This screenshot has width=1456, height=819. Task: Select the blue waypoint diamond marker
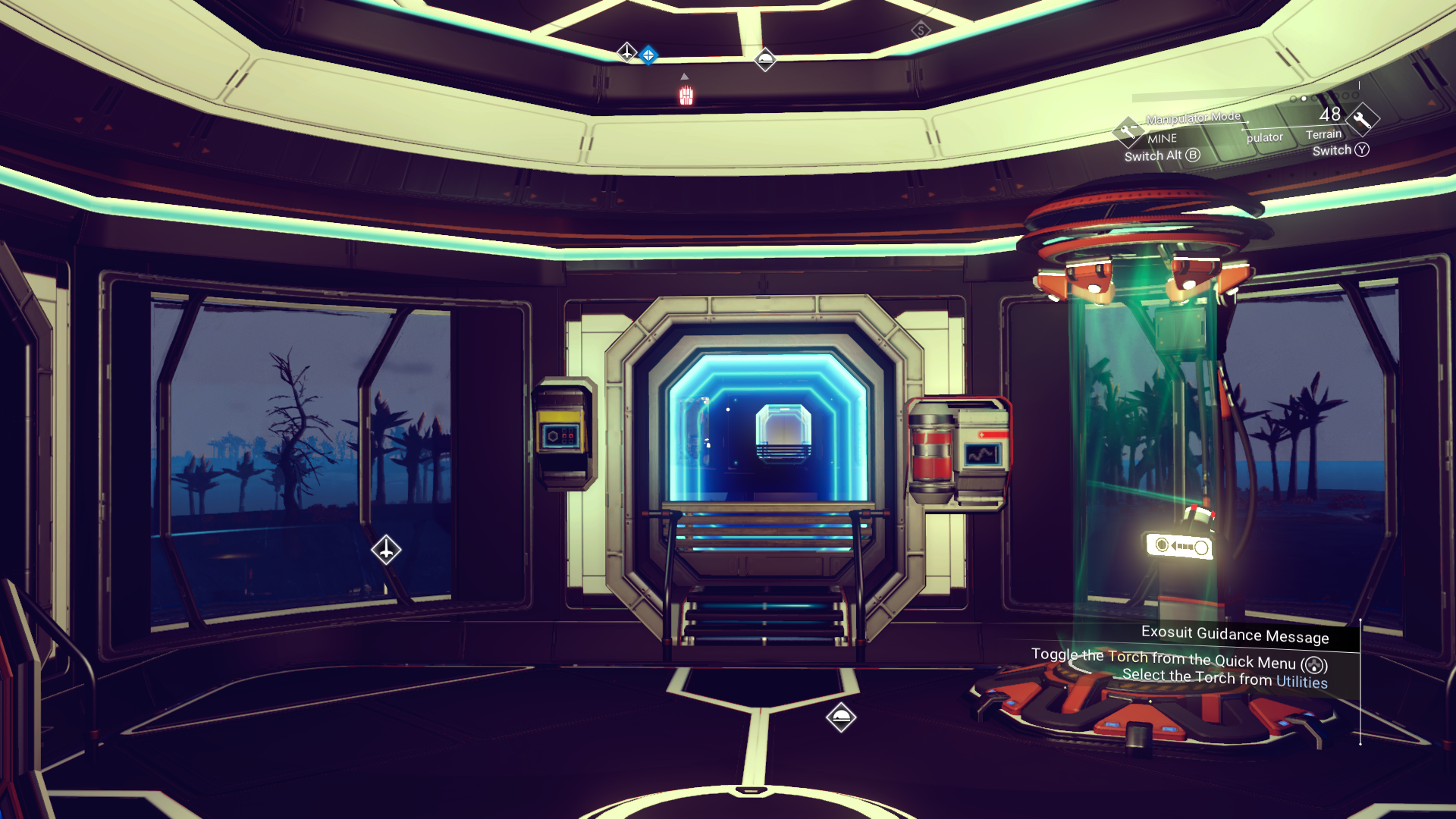648,55
